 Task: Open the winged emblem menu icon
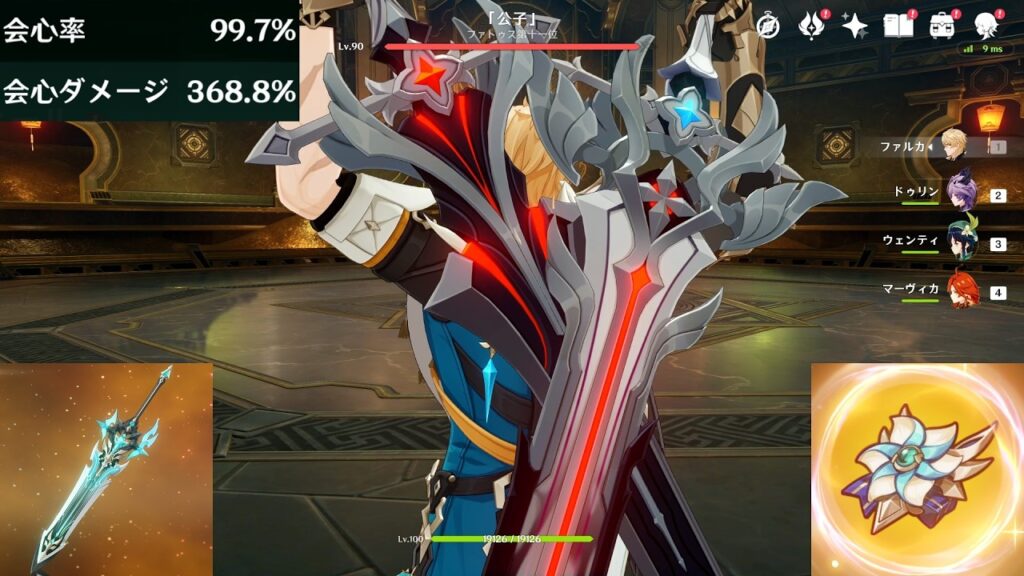click(x=811, y=27)
